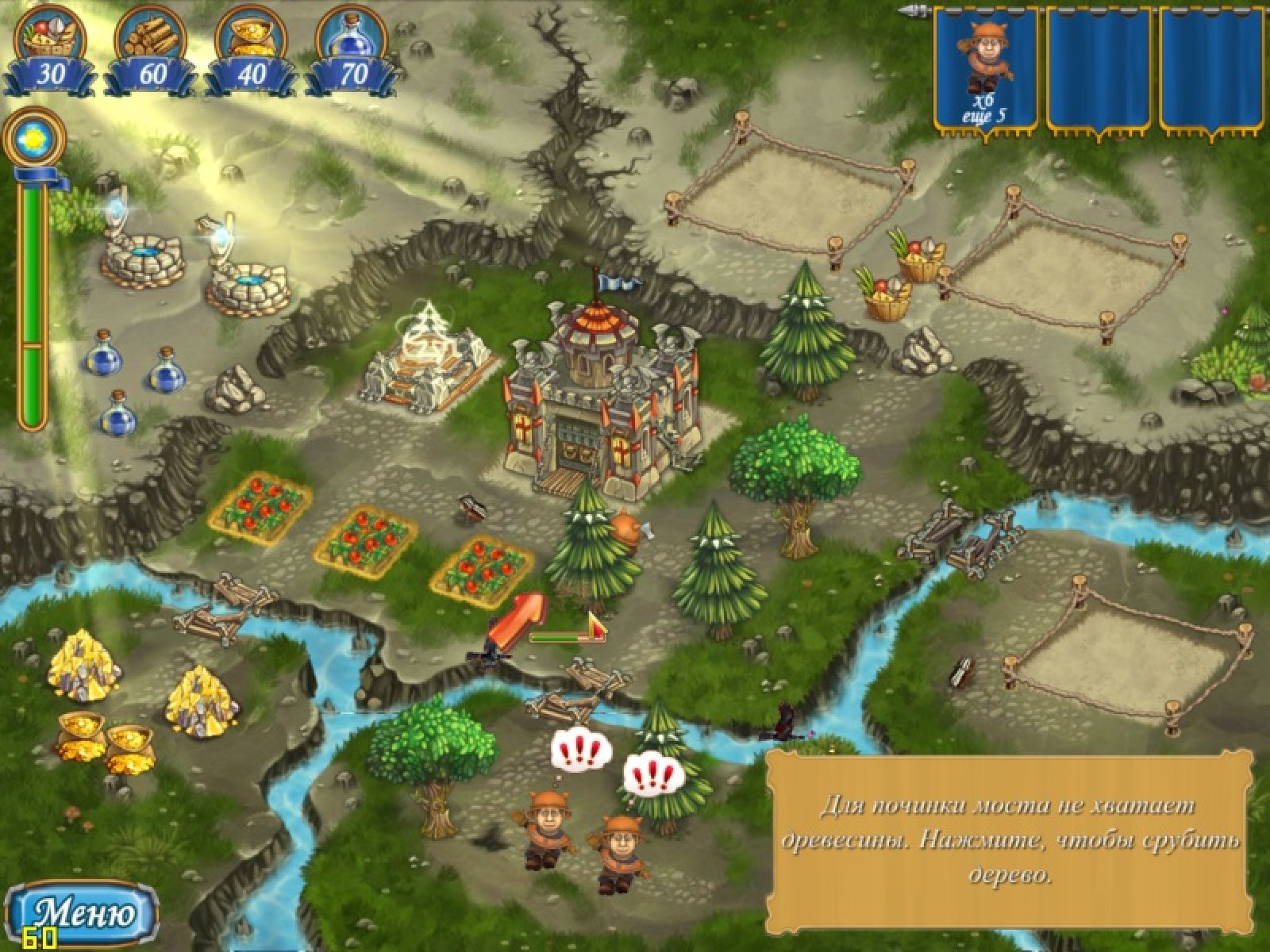Image resolution: width=1270 pixels, height=952 pixels.
Task: Click the worker goal banner
Action: coord(985,70)
